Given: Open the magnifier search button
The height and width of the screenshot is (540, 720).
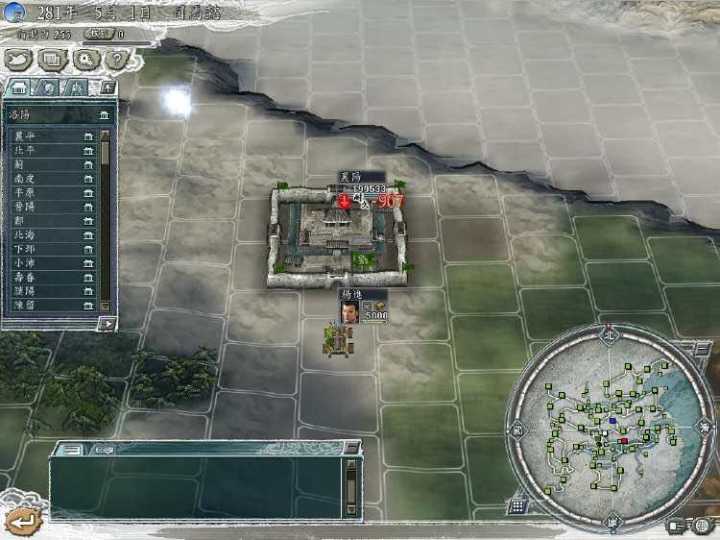Looking at the screenshot, I should (x=85, y=60).
